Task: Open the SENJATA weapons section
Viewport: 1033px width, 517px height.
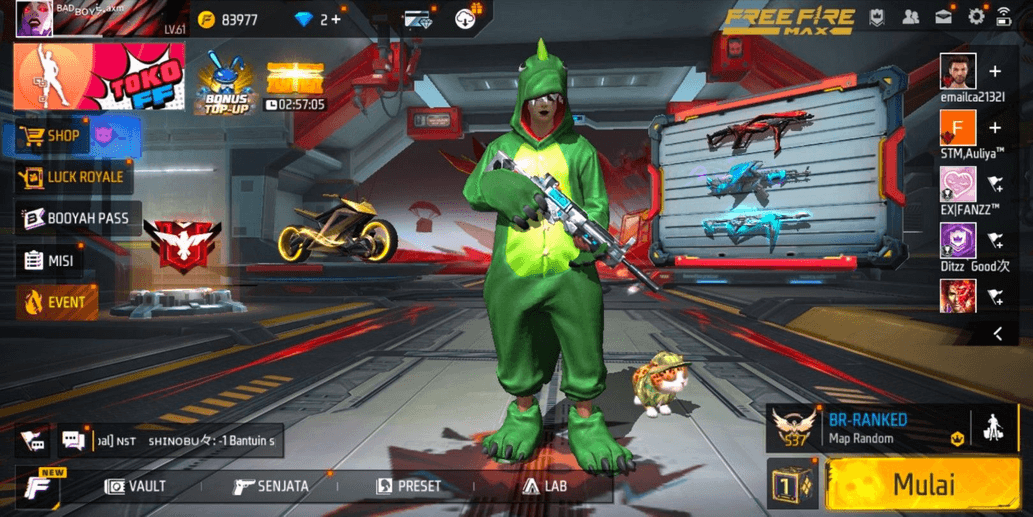Action: [270, 486]
